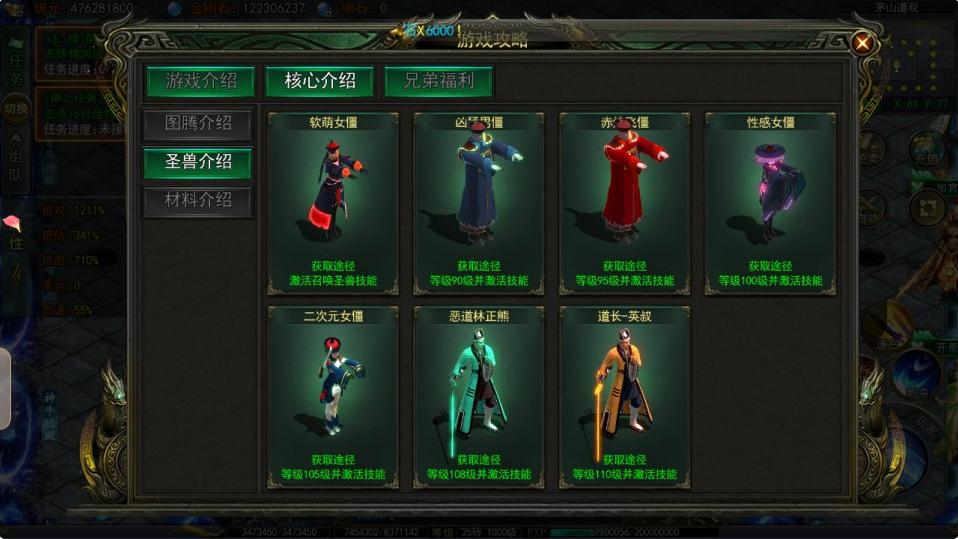Show the 图腾介绍 section
The height and width of the screenshot is (539, 958).
tap(198, 124)
